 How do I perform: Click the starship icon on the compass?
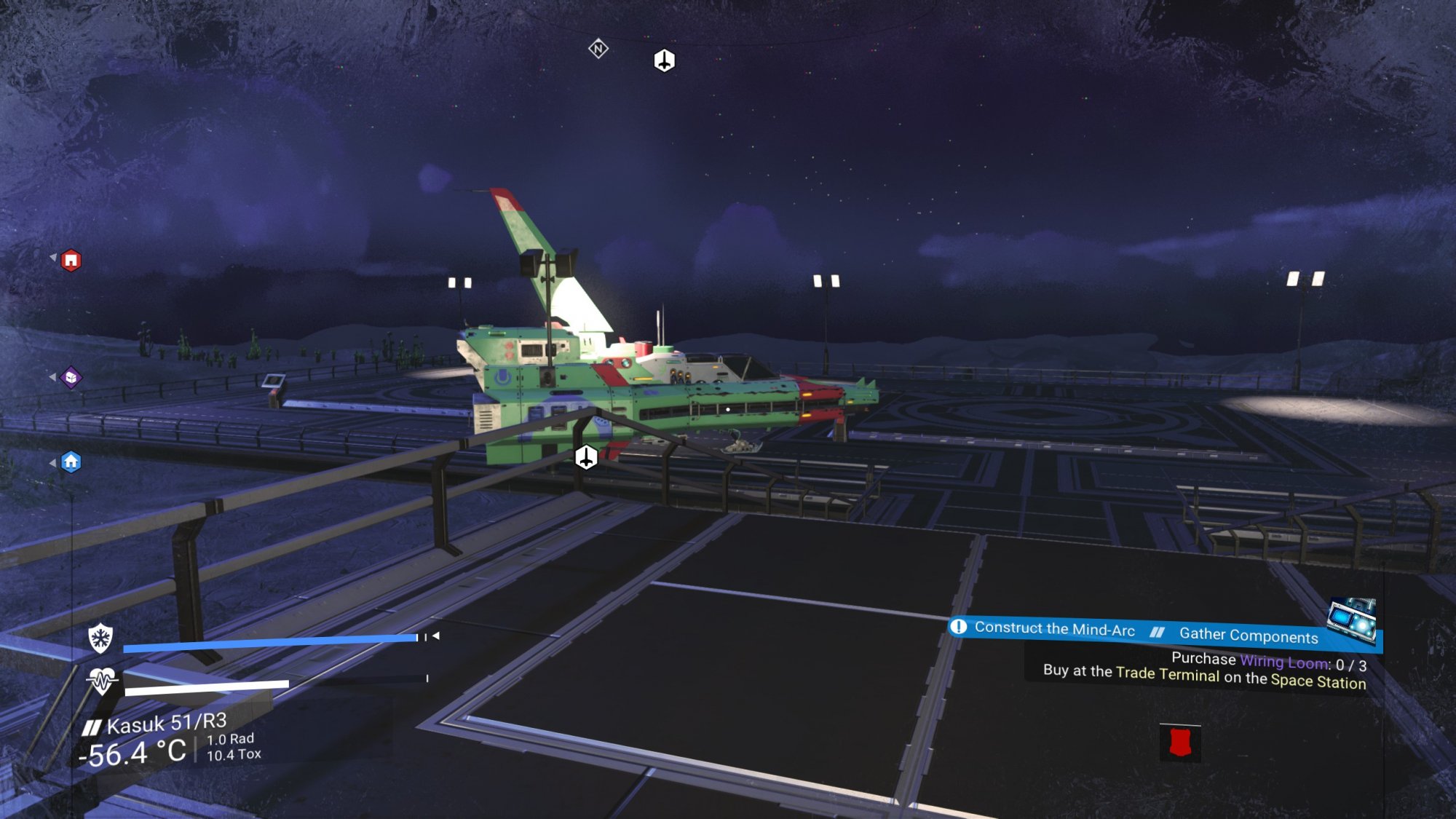[x=664, y=60]
